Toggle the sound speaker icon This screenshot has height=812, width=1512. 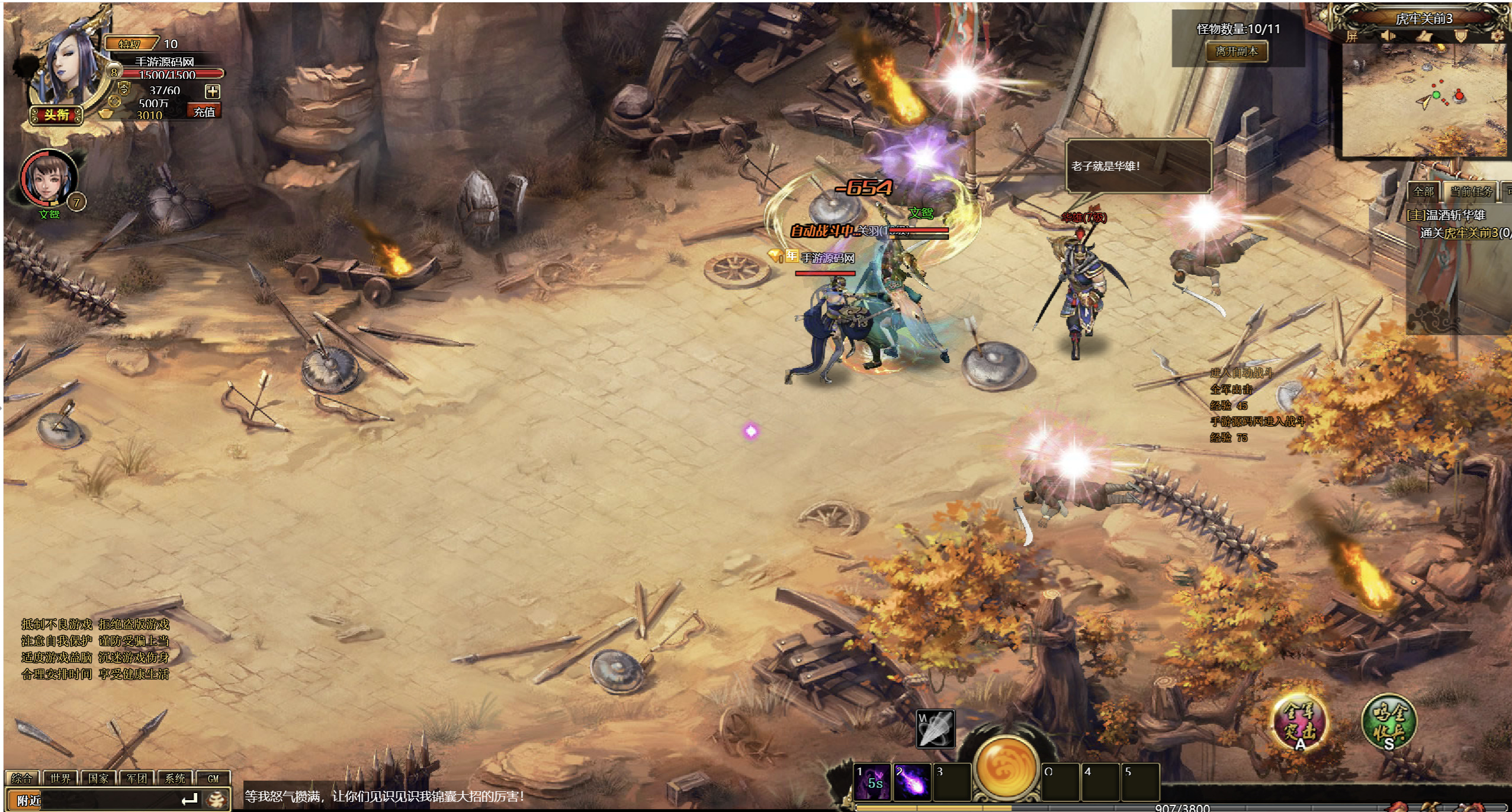(1388, 36)
